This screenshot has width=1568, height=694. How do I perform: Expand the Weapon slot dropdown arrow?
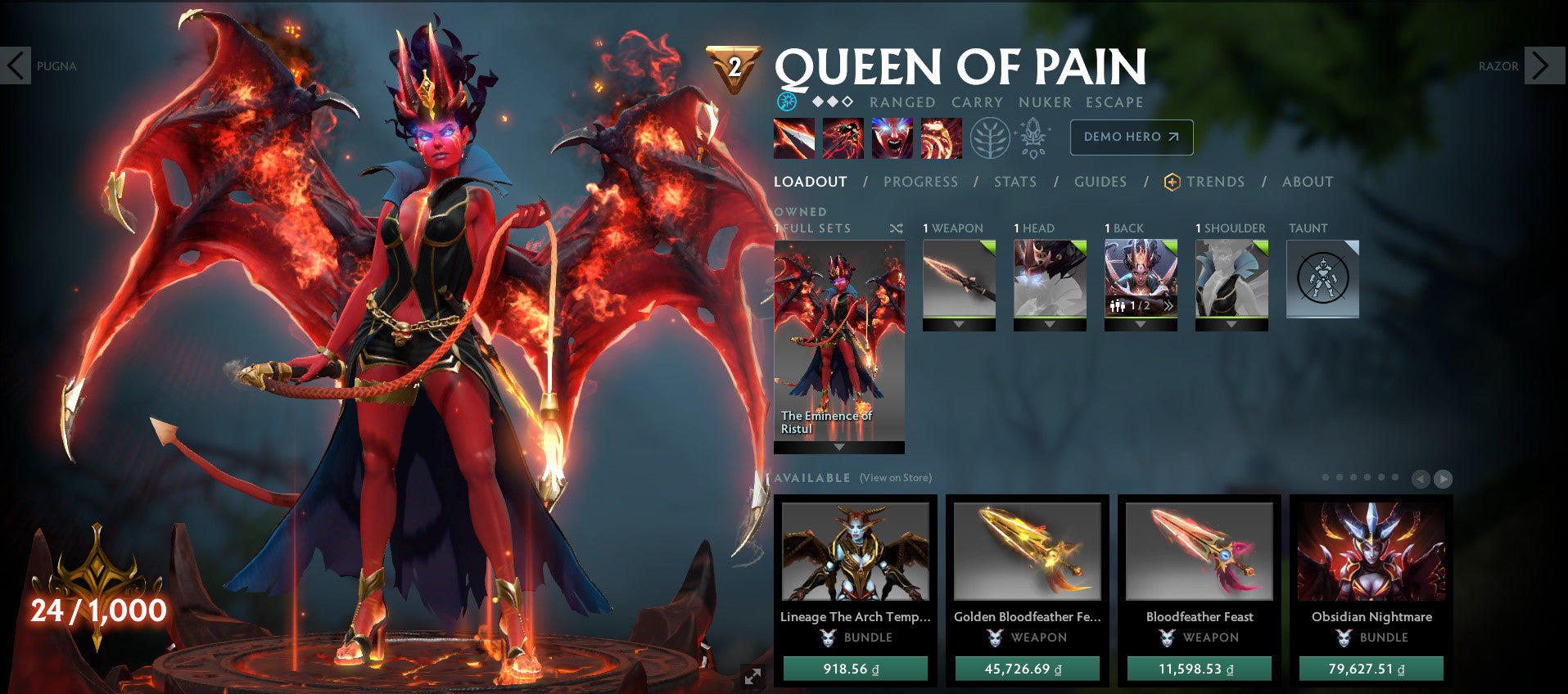point(958,324)
